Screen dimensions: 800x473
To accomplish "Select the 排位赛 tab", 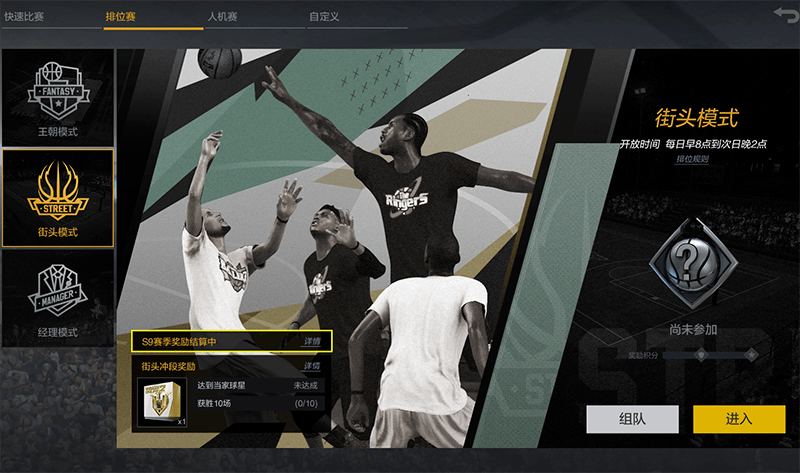I will tap(123, 17).
